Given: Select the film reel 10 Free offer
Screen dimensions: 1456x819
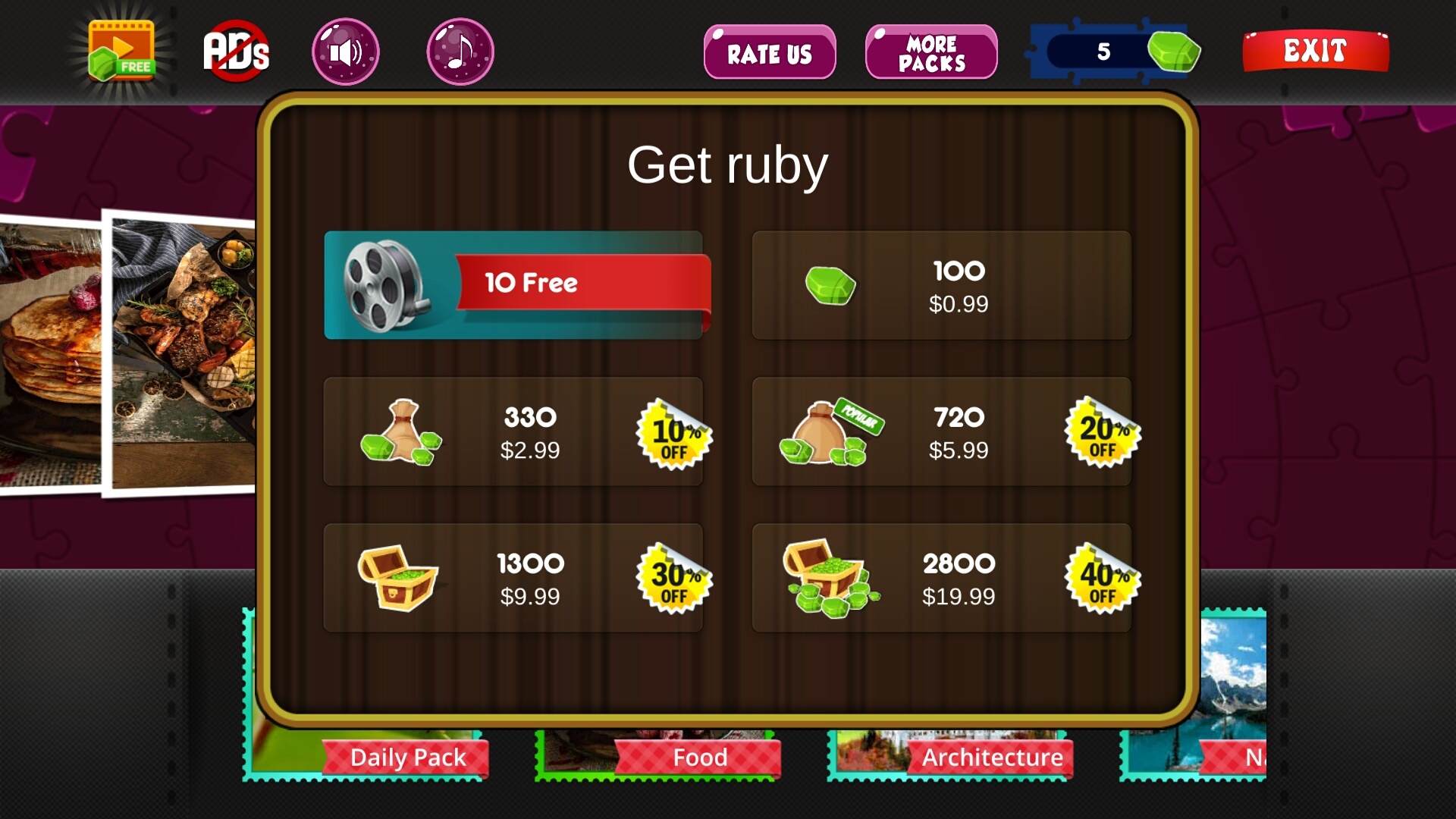Looking at the screenshot, I should click(x=518, y=284).
